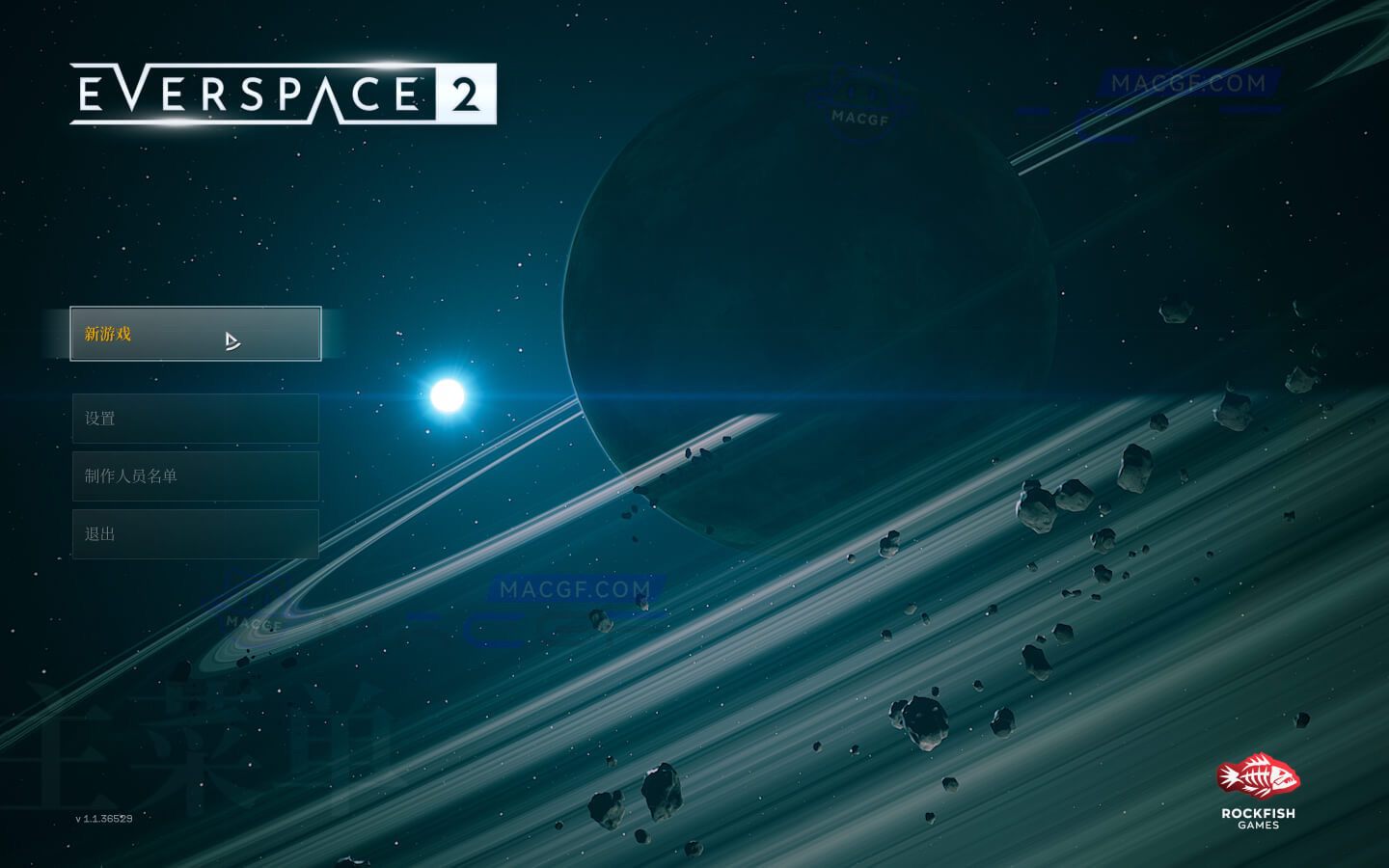Click the third menu option from the top
This screenshot has height=868, width=1389.
click(195, 475)
